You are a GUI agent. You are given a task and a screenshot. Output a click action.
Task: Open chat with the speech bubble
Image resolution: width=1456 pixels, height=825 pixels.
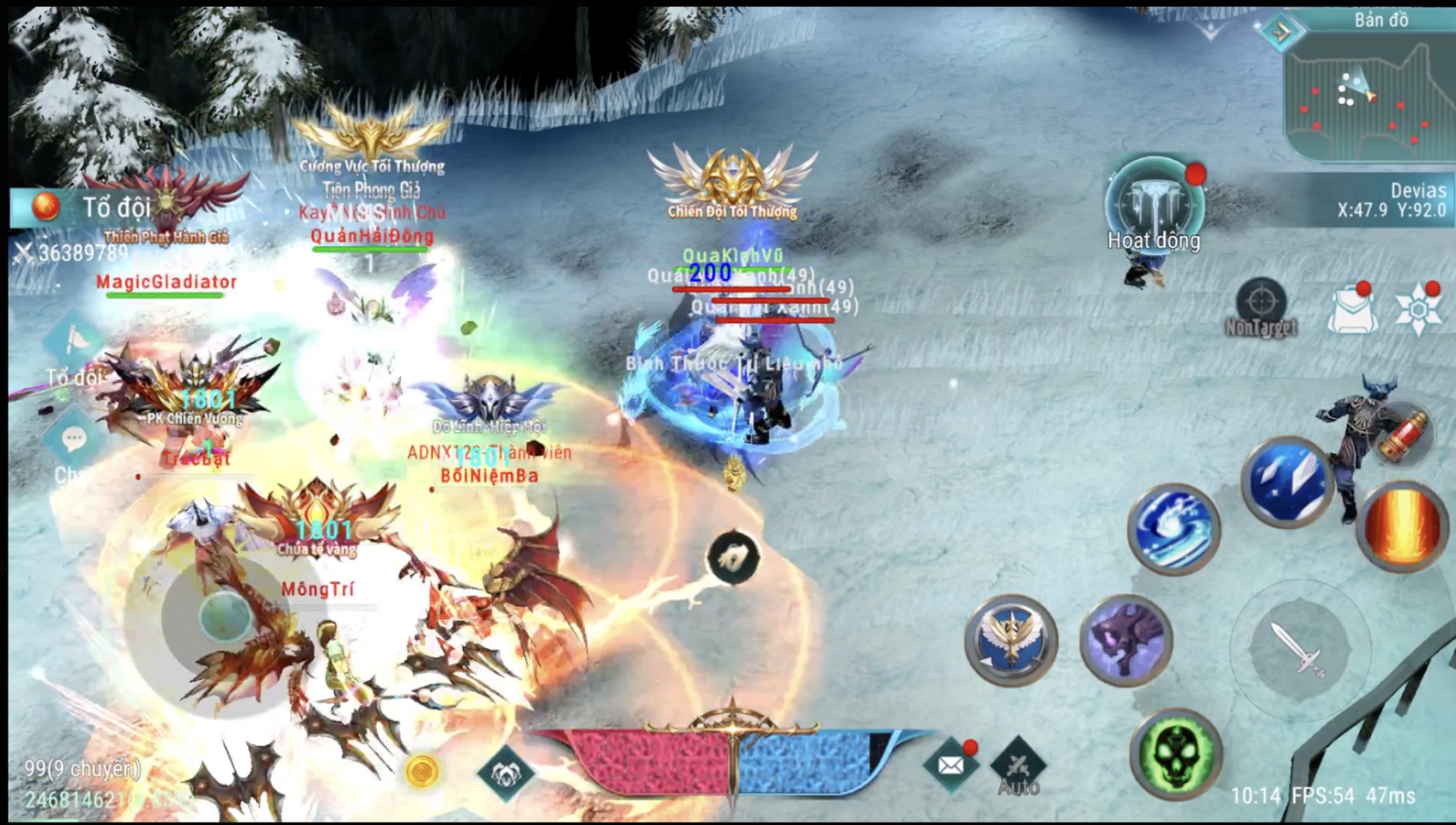[x=75, y=439]
